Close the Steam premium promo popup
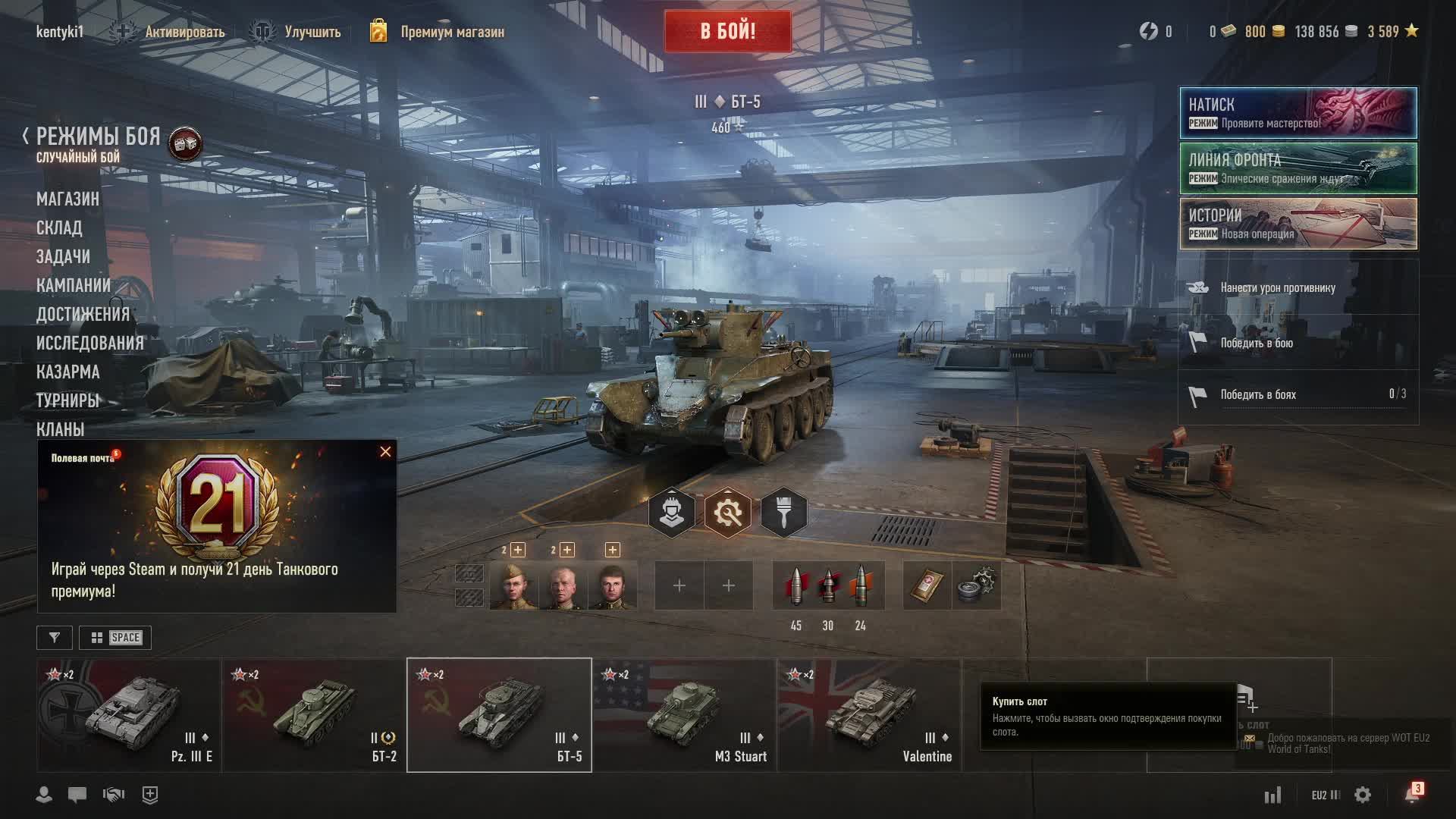This screenshot has width=1456, height=819. 385,452
